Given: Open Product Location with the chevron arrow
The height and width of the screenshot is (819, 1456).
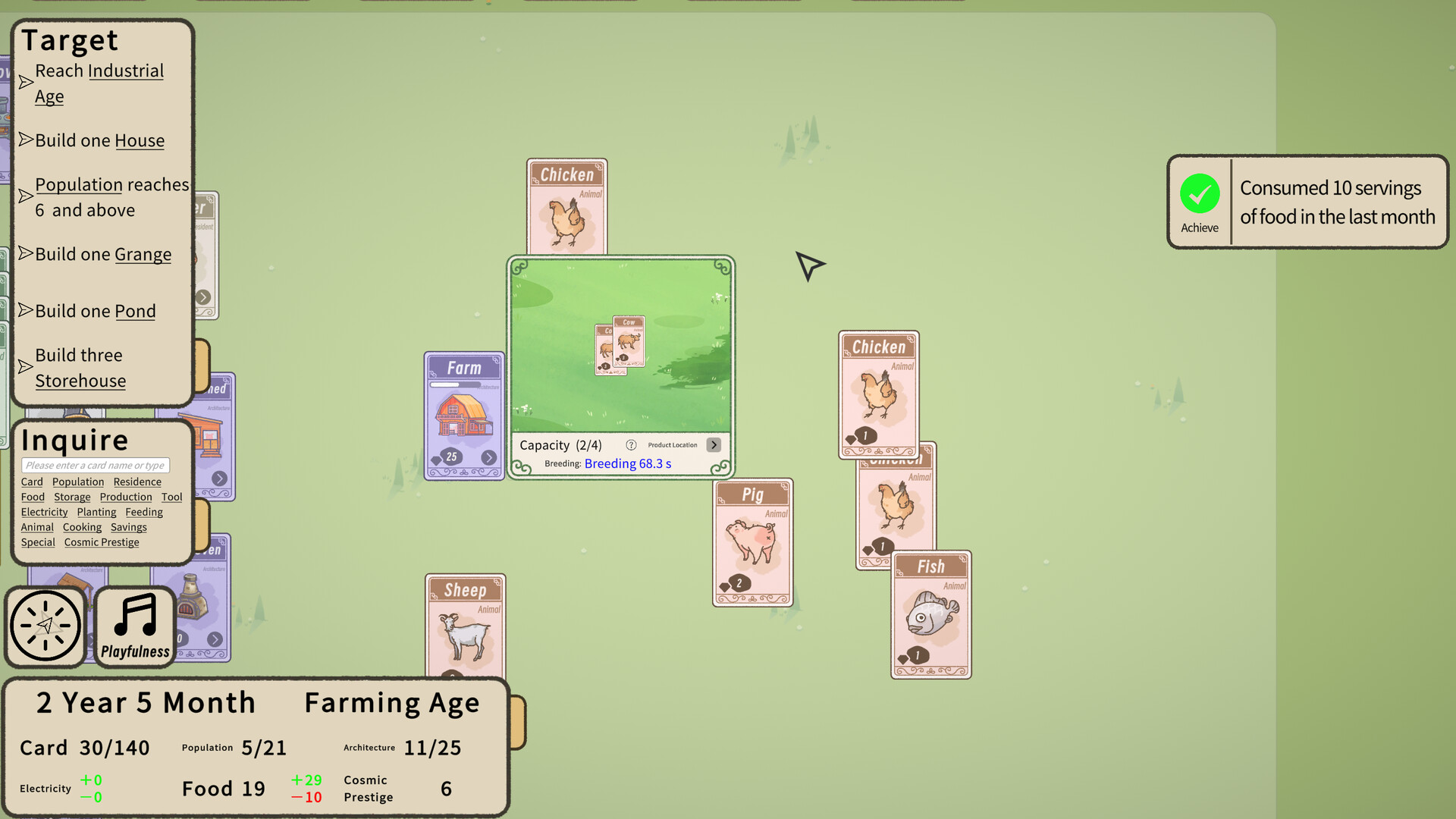Looking at the screenshot, I should click(x=714, y=445).
